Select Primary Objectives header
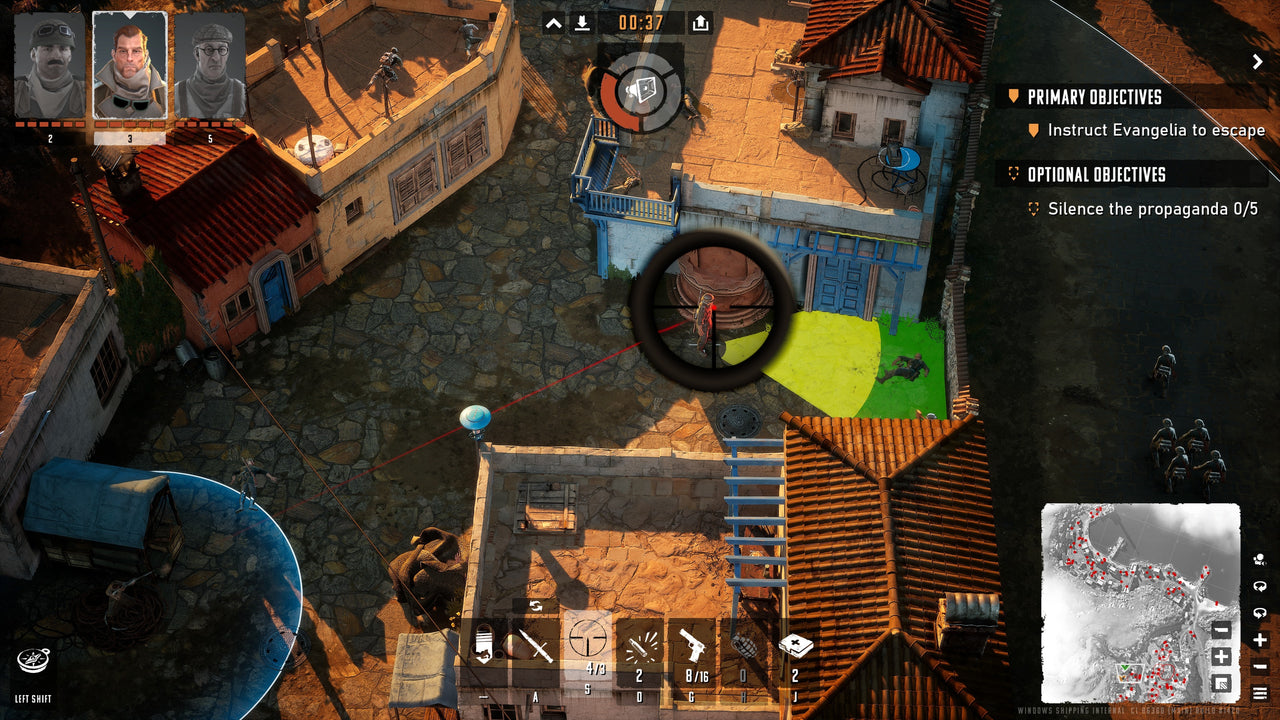1280x720 pixels. click(1095, 97)
